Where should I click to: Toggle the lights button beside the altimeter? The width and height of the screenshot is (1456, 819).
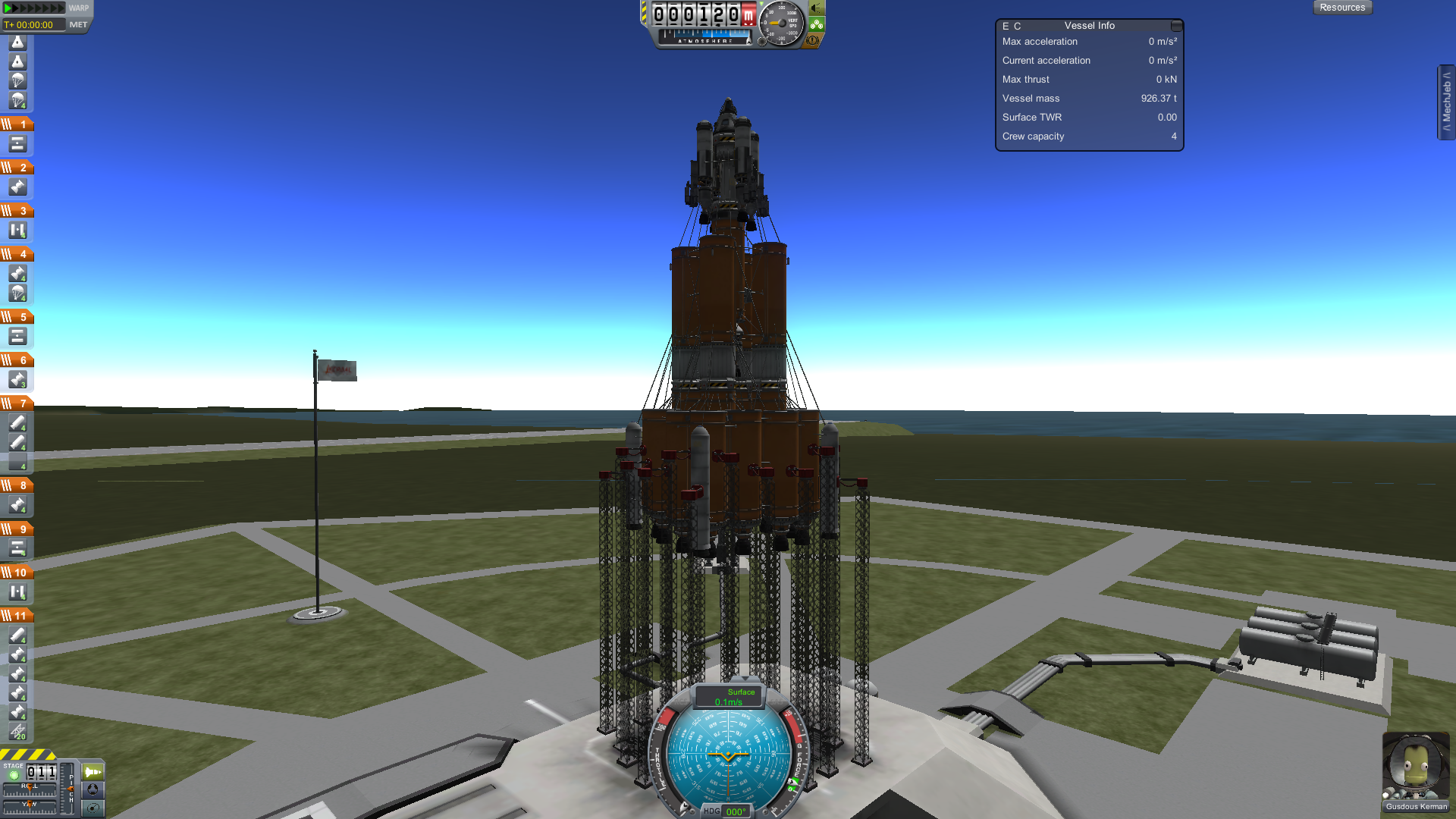click(x=817, y=8)
